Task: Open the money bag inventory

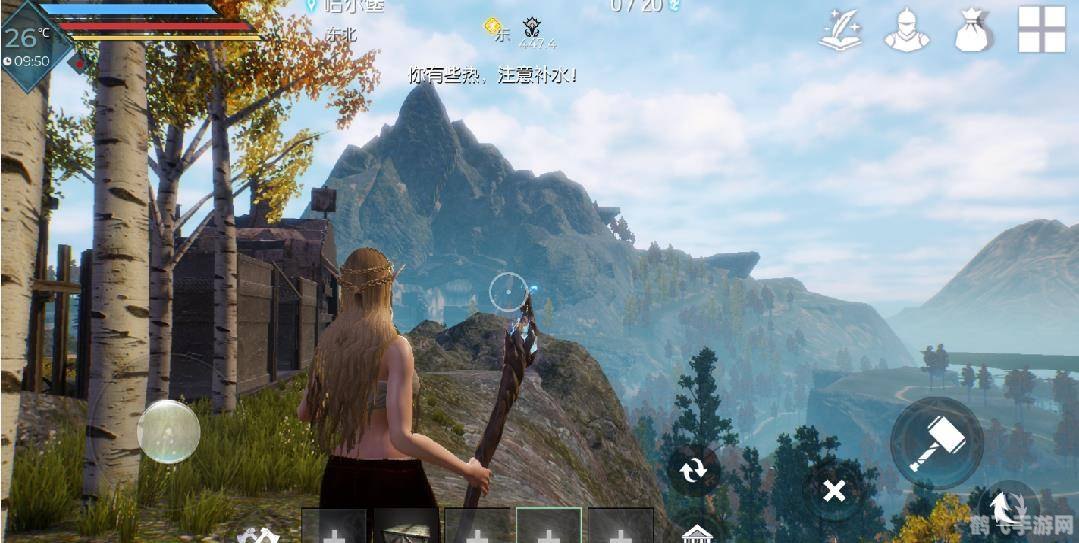Action: tap(972, 30)
